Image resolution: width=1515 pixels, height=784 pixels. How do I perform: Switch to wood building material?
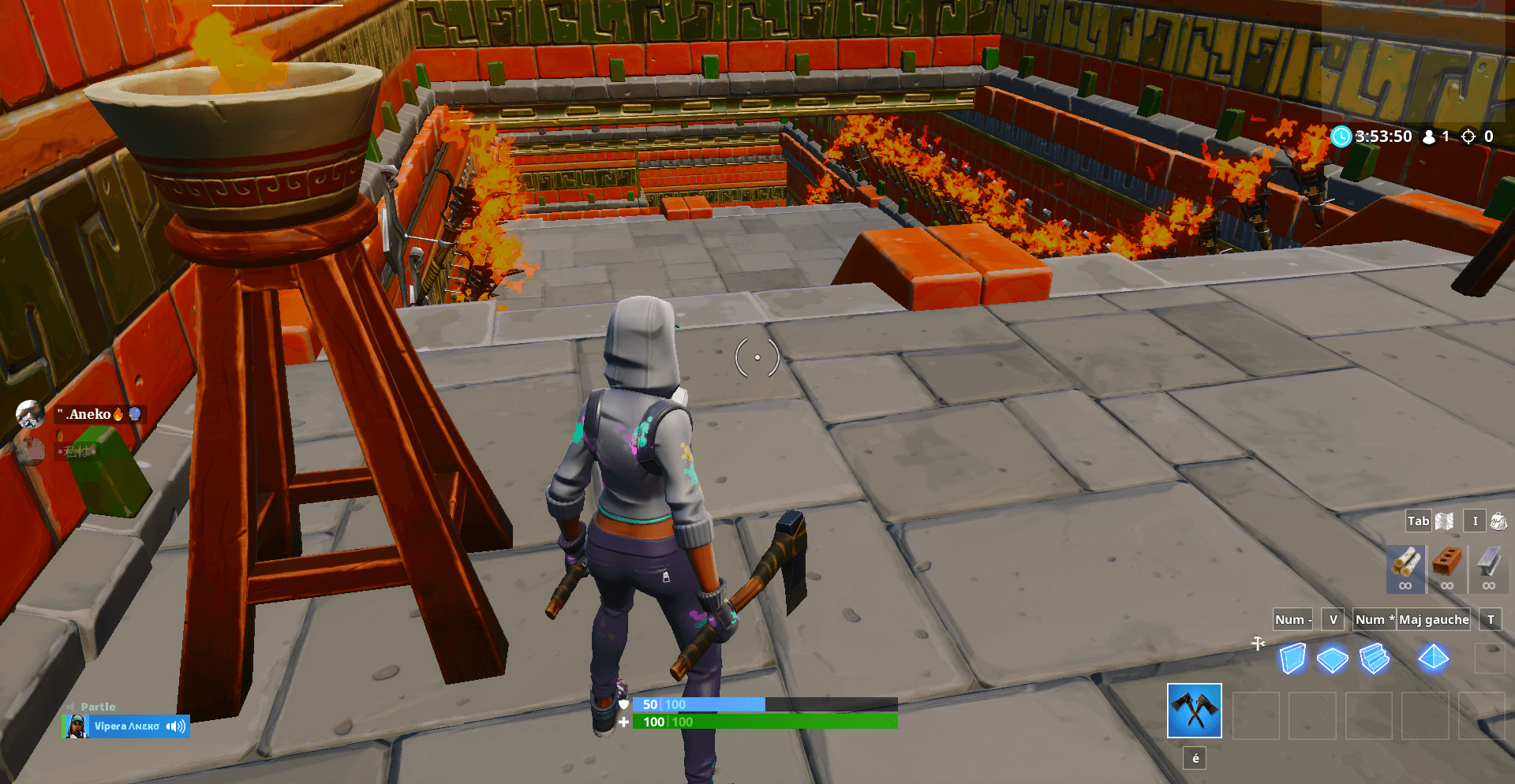click(1405, 568)
